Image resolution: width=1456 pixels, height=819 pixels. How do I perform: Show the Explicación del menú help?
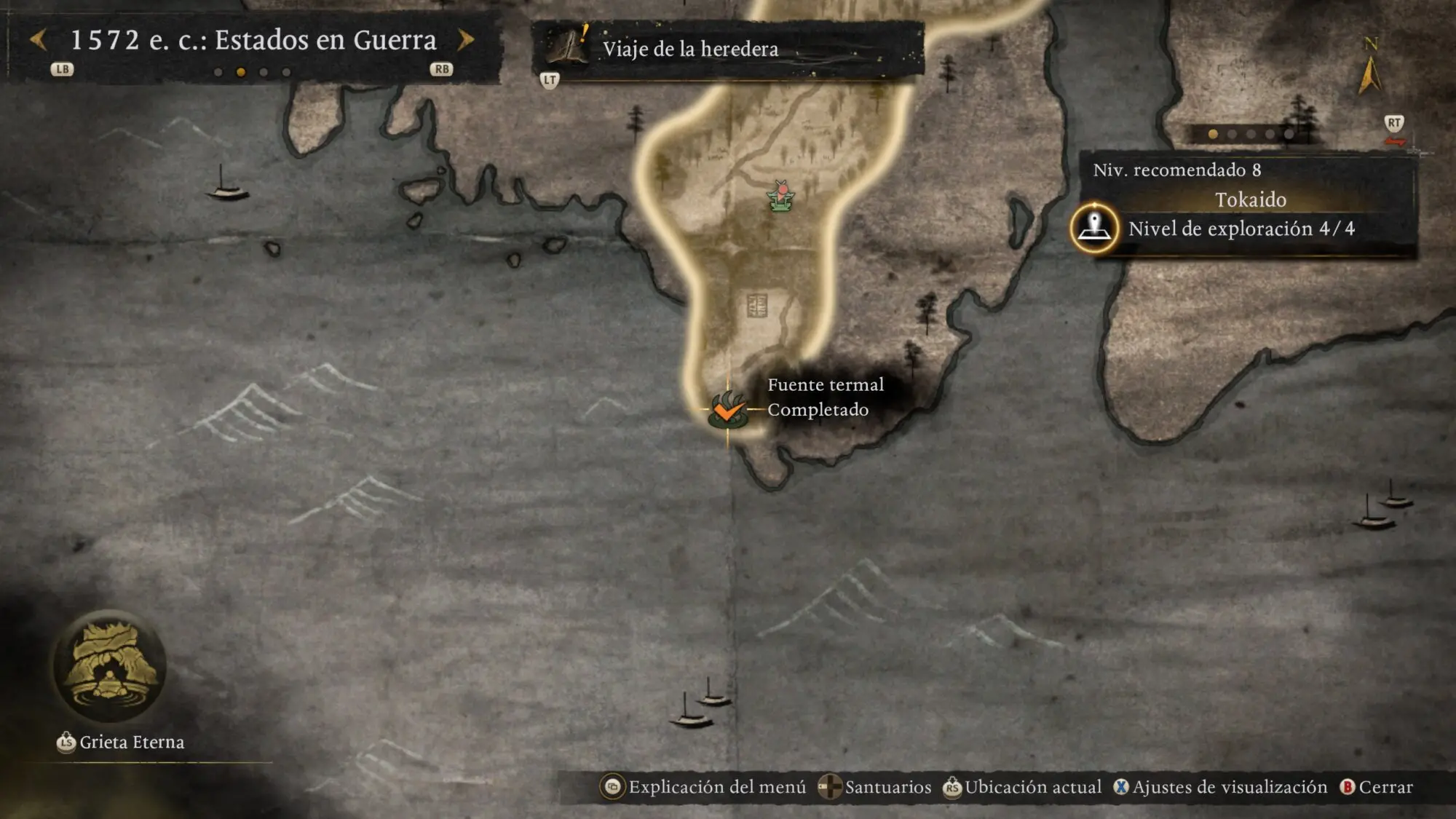click(x=703, y=787)
